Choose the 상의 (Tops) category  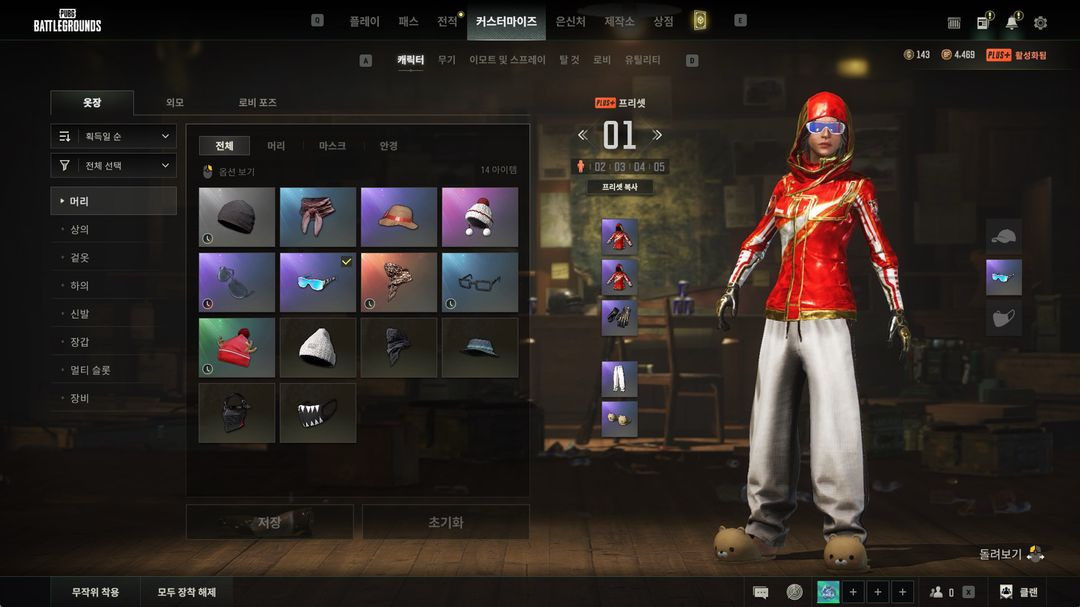[x=79, y=229]
